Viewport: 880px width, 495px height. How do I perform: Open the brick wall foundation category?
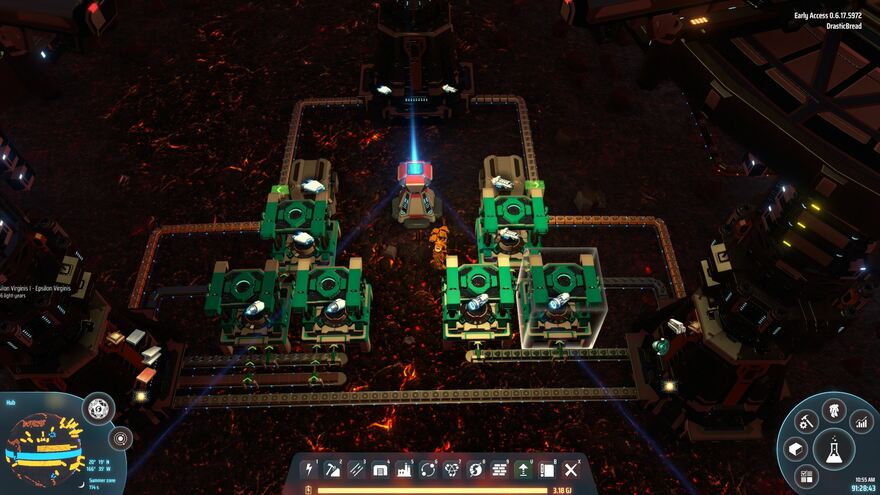tap(500, 469)
